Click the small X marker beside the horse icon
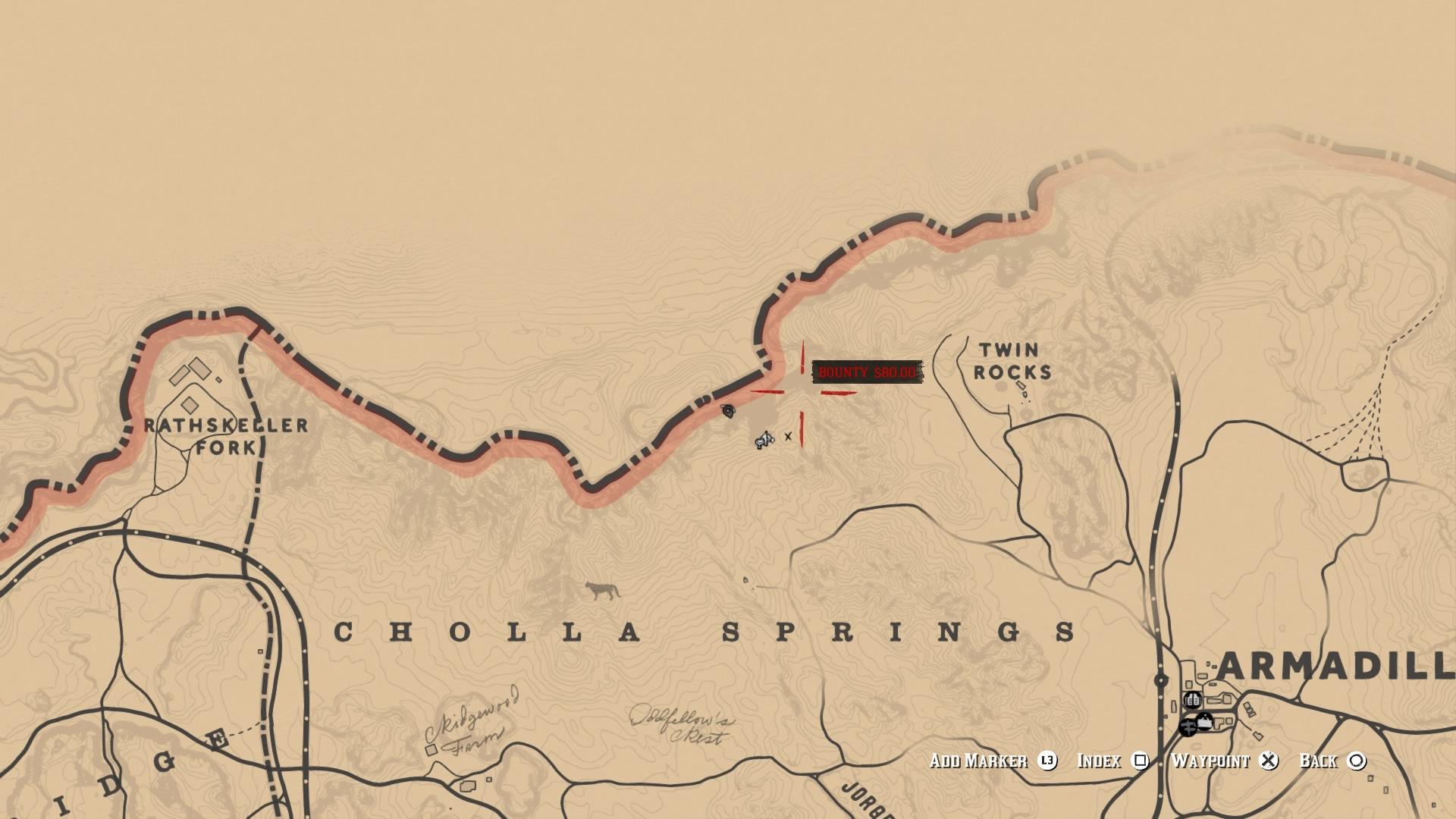Screen dimensions: 1456x819 coord(787,437)
